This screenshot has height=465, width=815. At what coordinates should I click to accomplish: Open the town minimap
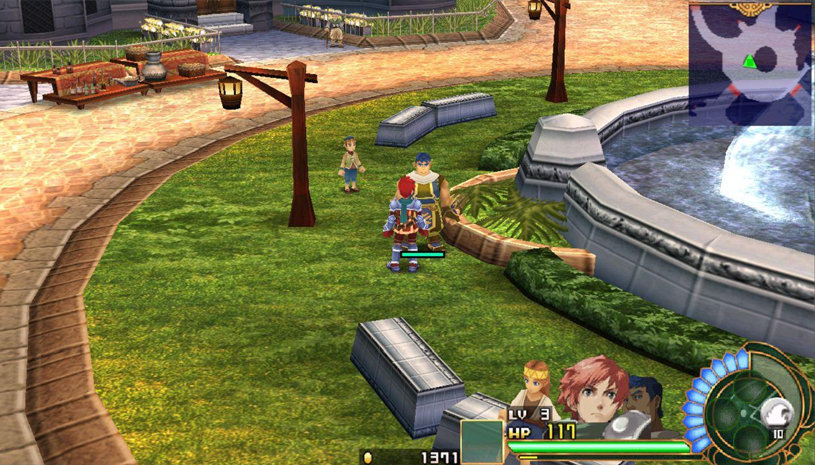tap(750, 63)
